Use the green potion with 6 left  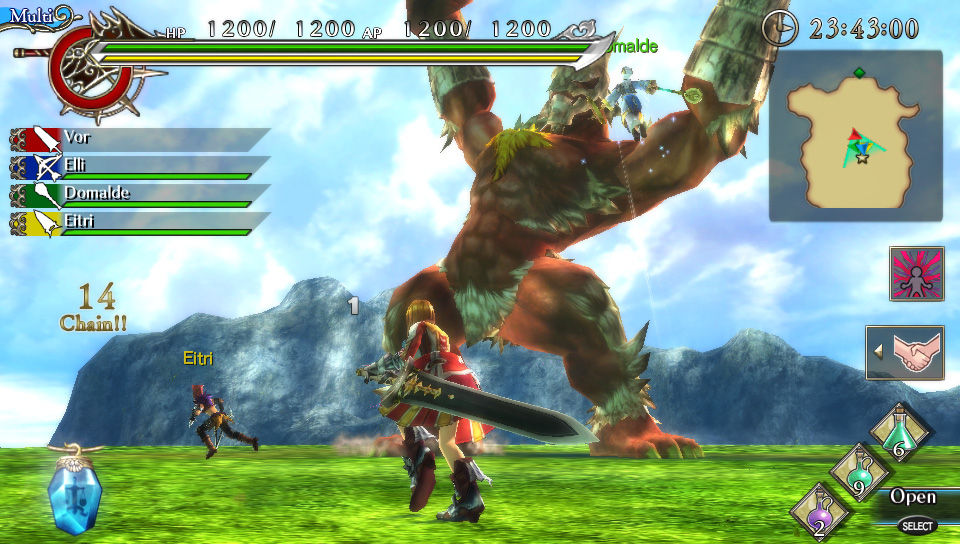tap(901, 433)
